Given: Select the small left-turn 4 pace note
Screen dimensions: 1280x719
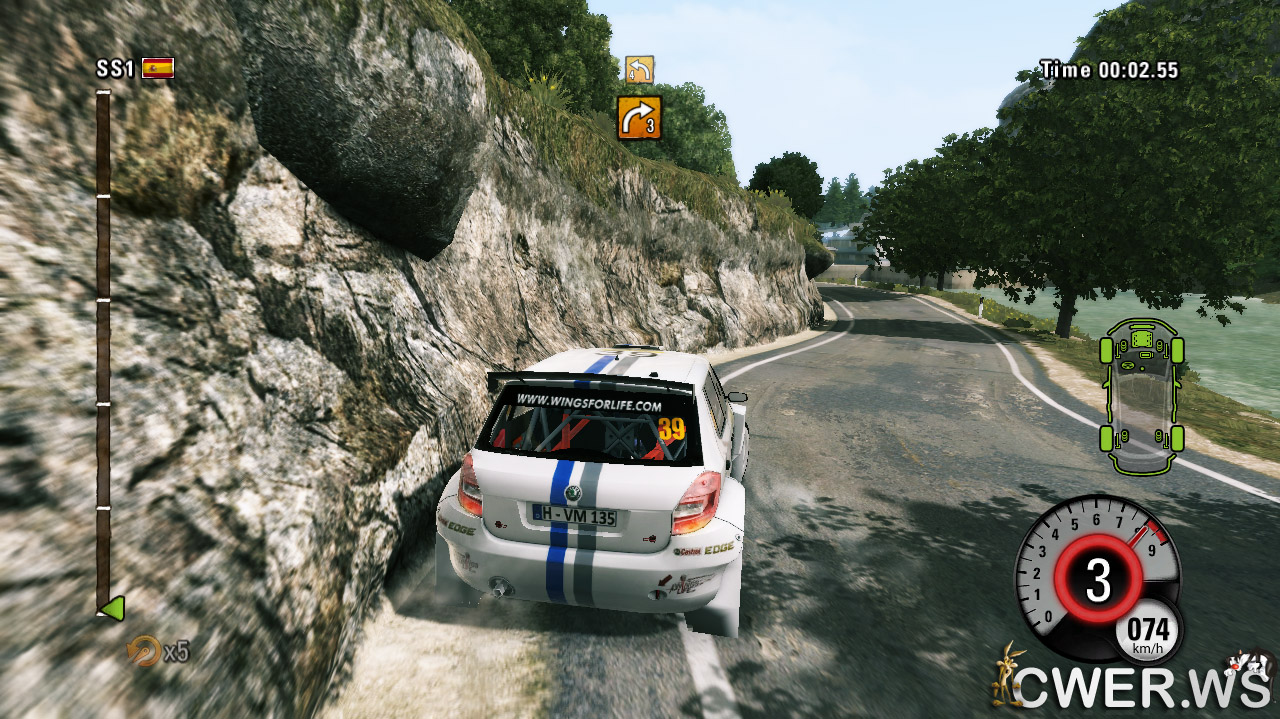Looking at the screenshot, I should click(x=639, y=69).
